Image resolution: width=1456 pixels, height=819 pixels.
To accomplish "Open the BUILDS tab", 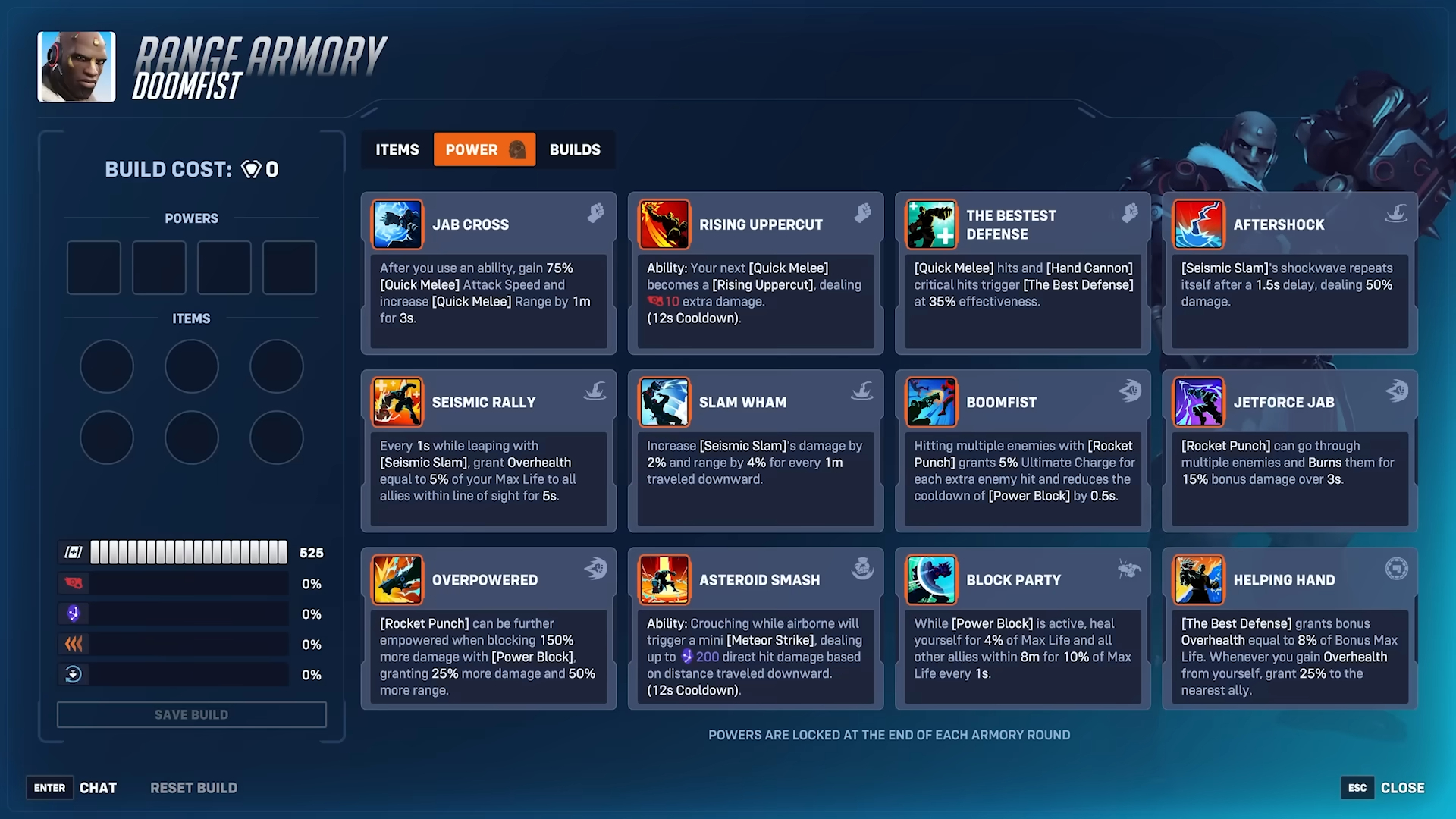I will (x=574, y=149).
